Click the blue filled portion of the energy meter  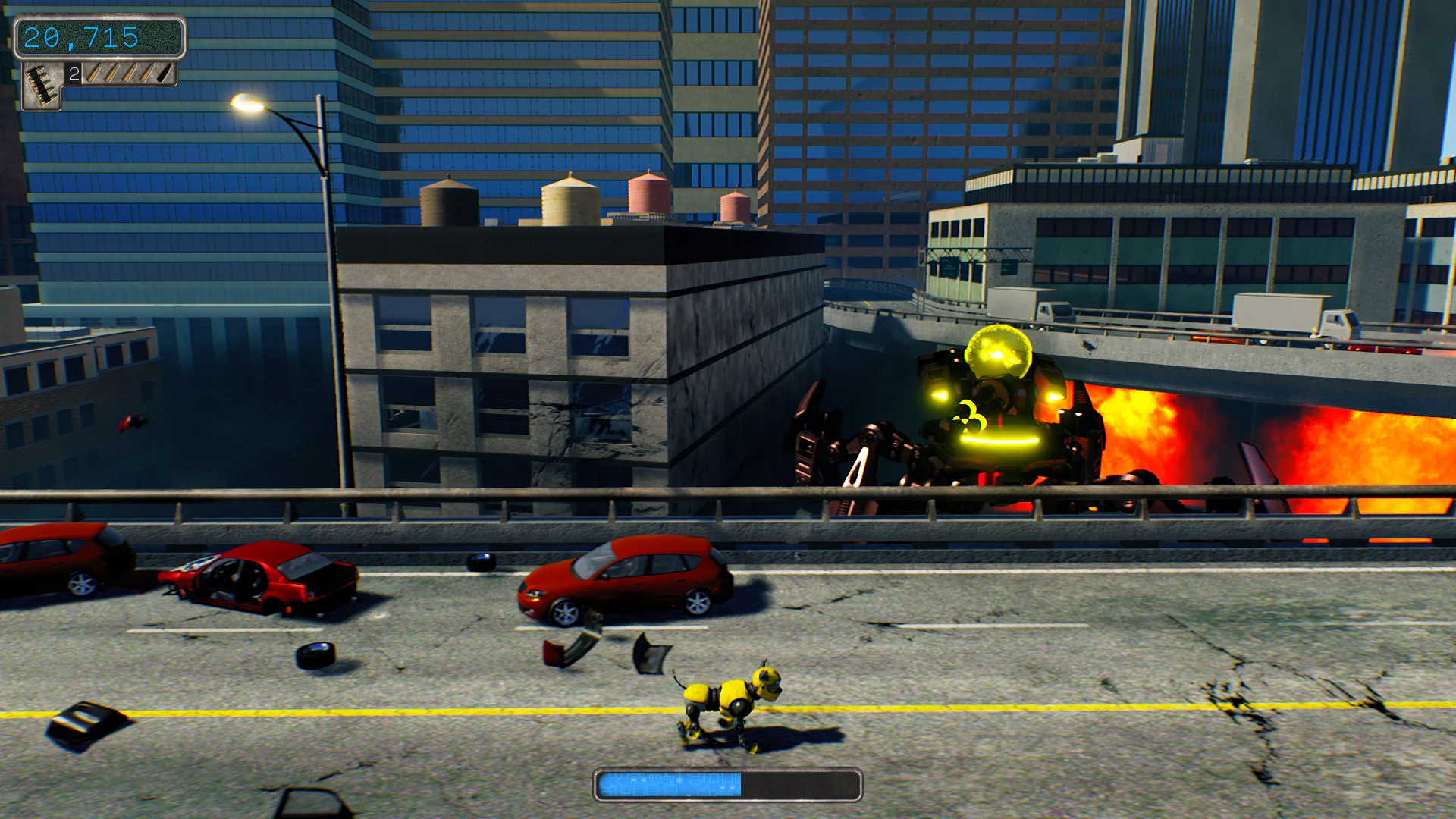click(x=667, y=785)
